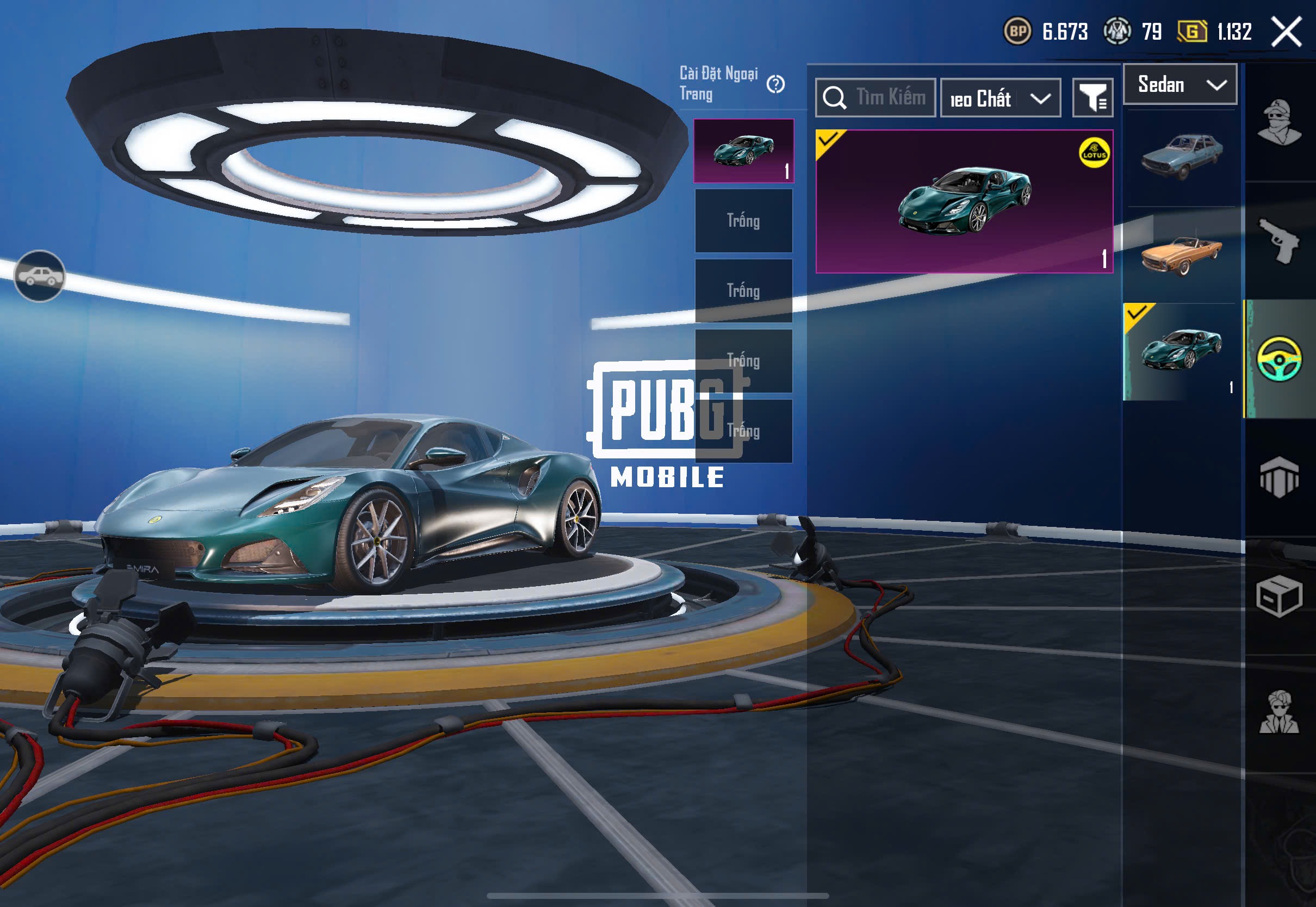Switch to the suited character tab

coord(1279,713)
